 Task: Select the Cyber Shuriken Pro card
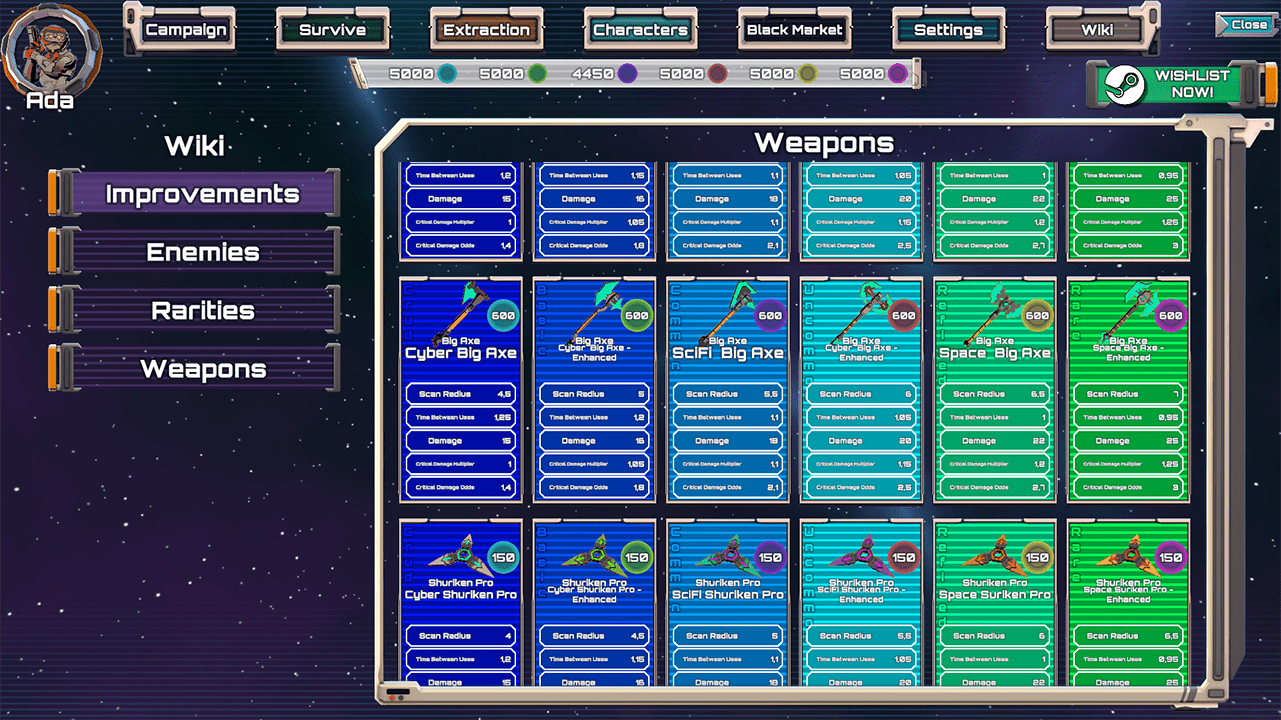pyautogui.click(x=461, y=602)
